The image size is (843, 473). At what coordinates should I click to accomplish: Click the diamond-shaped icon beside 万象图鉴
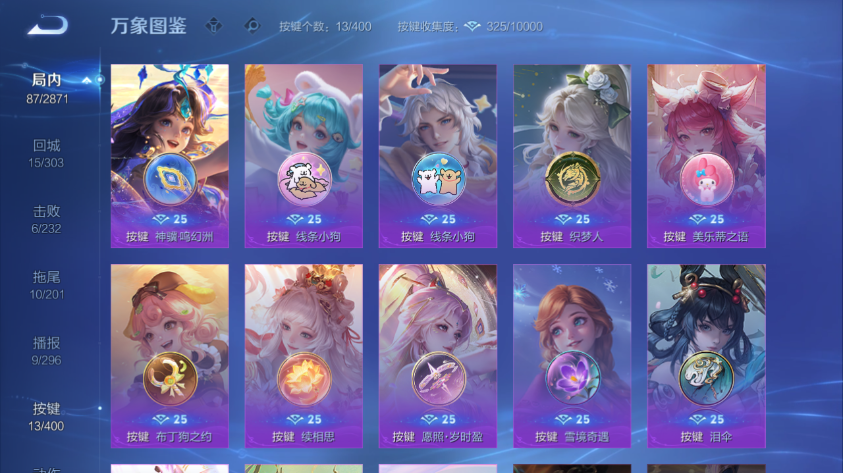tap(213, 26)
